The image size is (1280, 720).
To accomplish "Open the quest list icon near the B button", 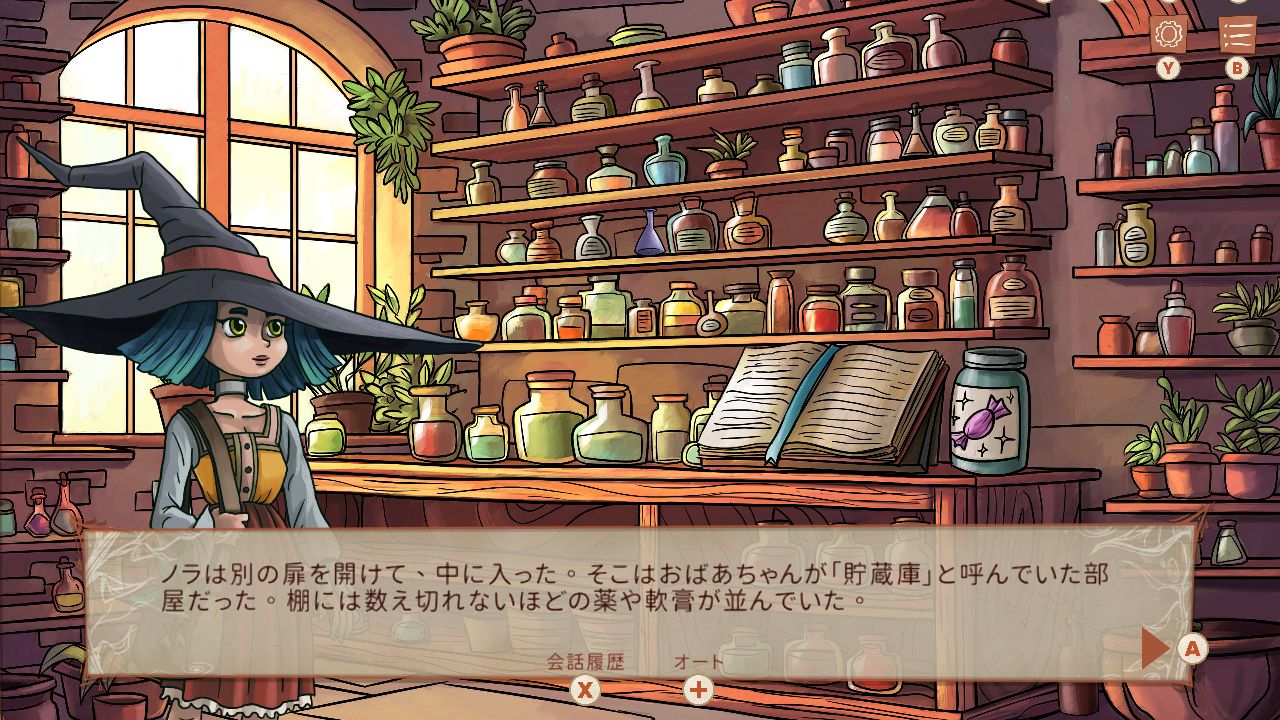I will pyautogui.click(x=1237, y=32).
